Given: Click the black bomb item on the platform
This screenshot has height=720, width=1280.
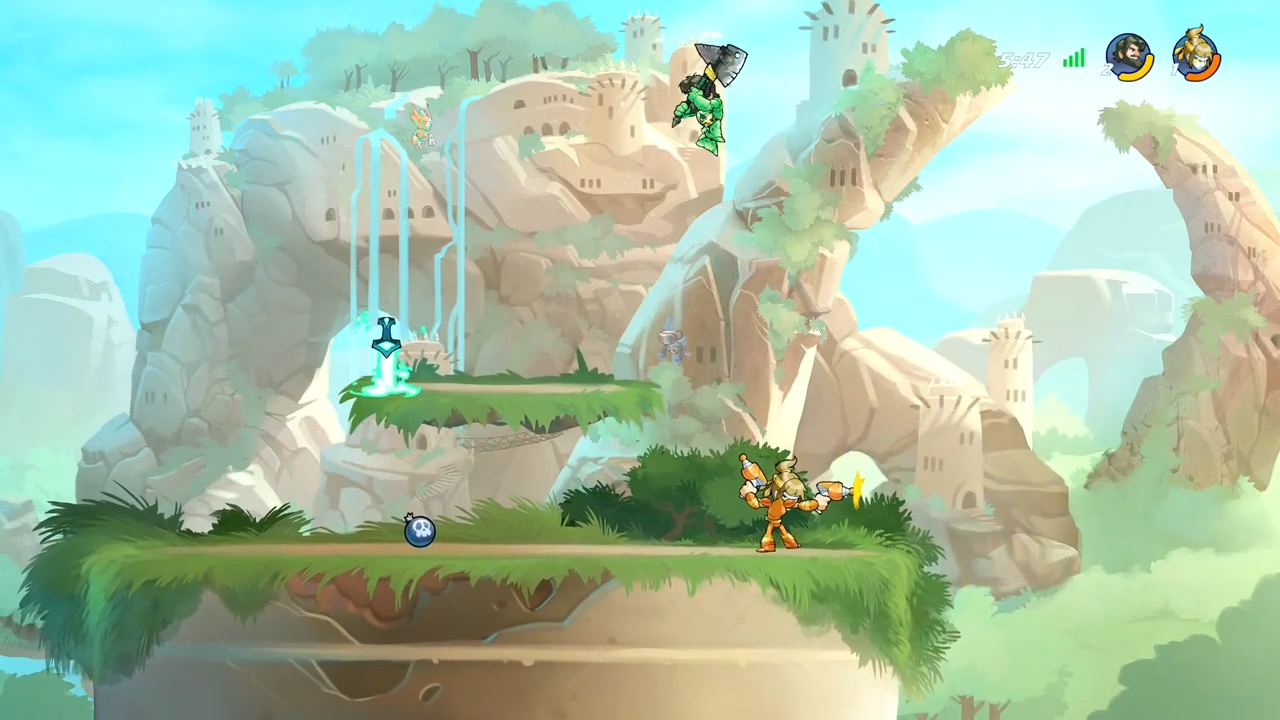Looking at the screenshot, I should [x=420, y=533].
